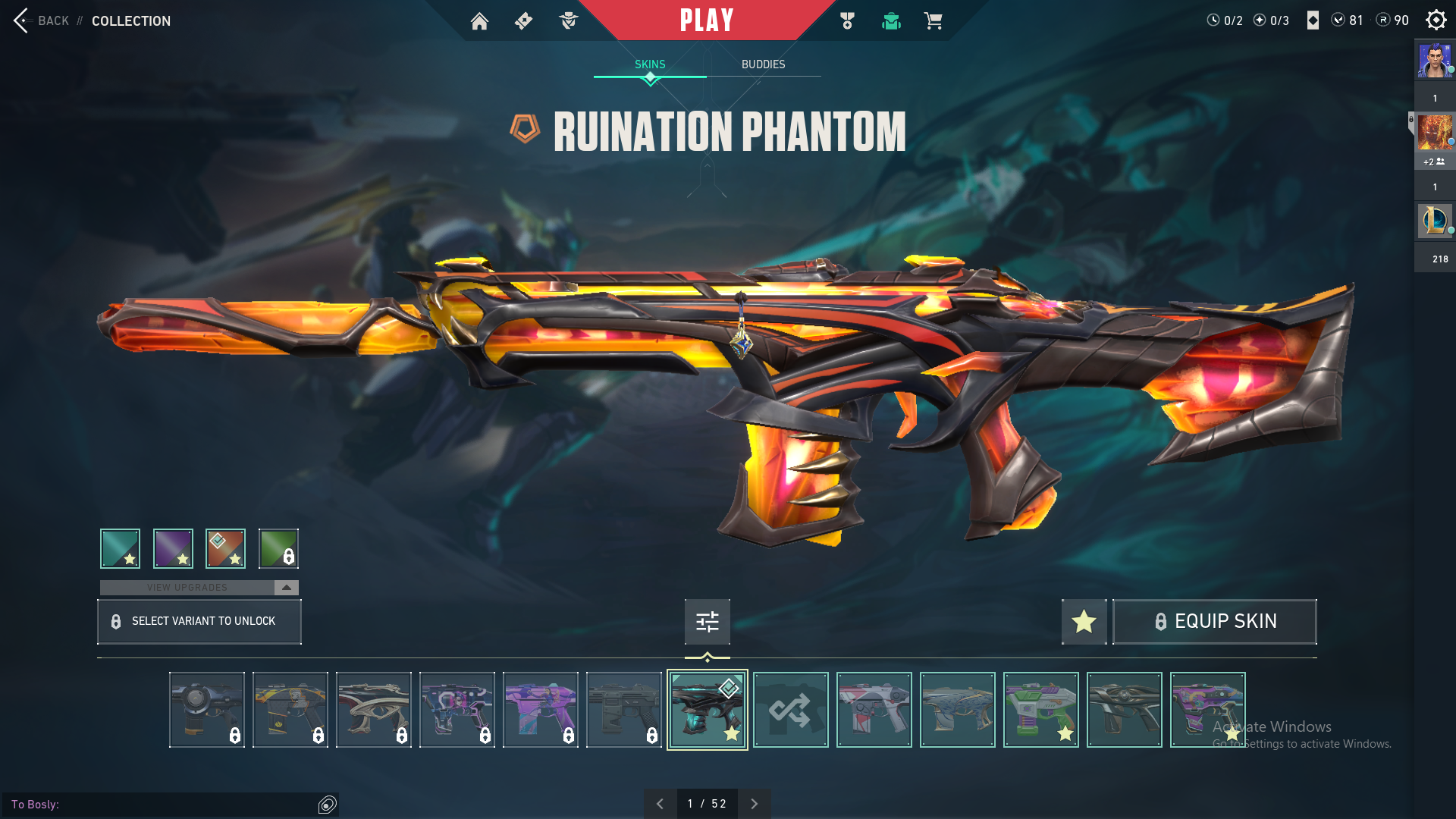Open the home screen icon
The height and width of the screenshot is (819, 1456).
click(479, 21)
